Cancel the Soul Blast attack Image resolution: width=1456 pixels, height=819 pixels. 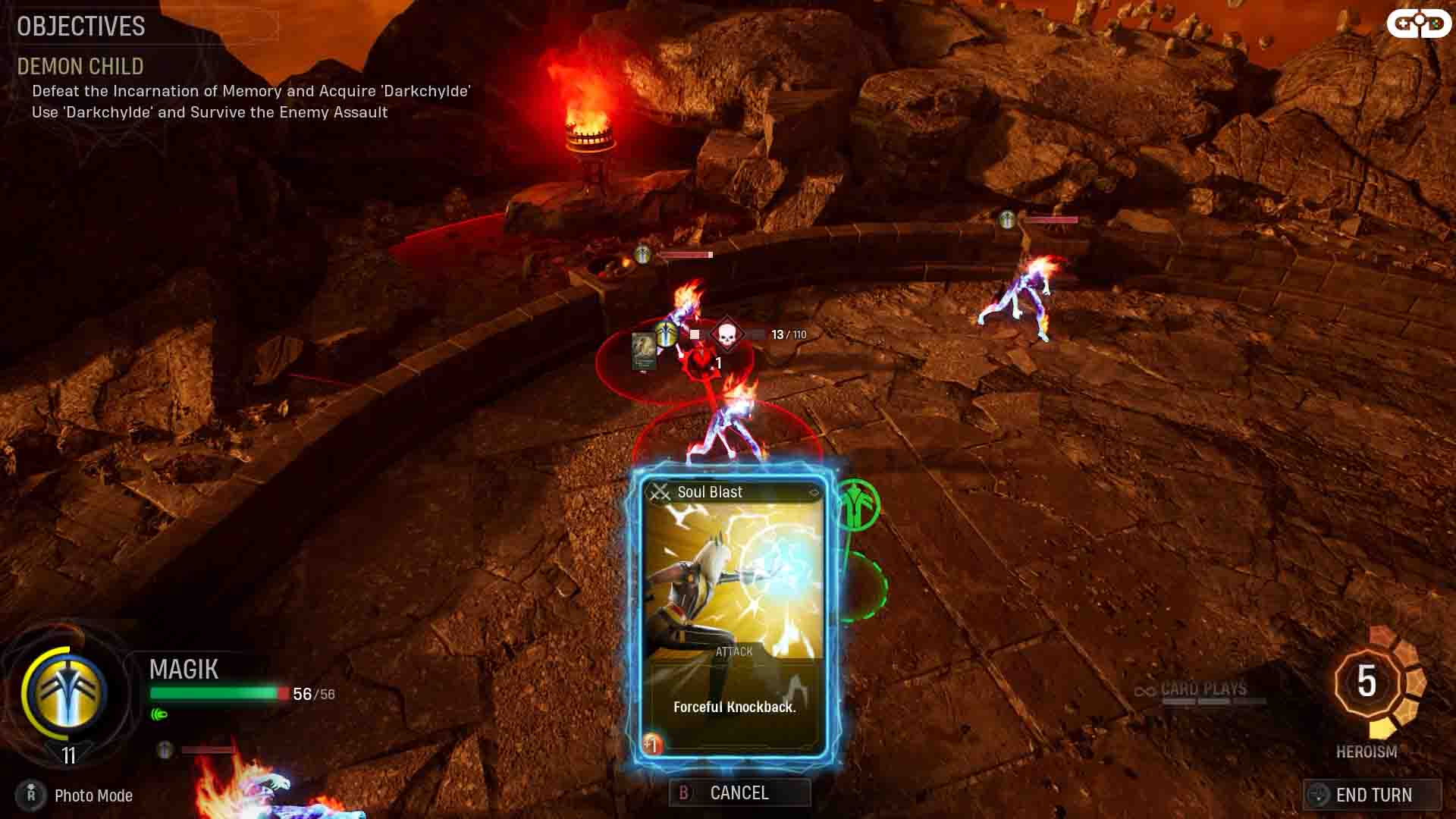pos(739,792)
